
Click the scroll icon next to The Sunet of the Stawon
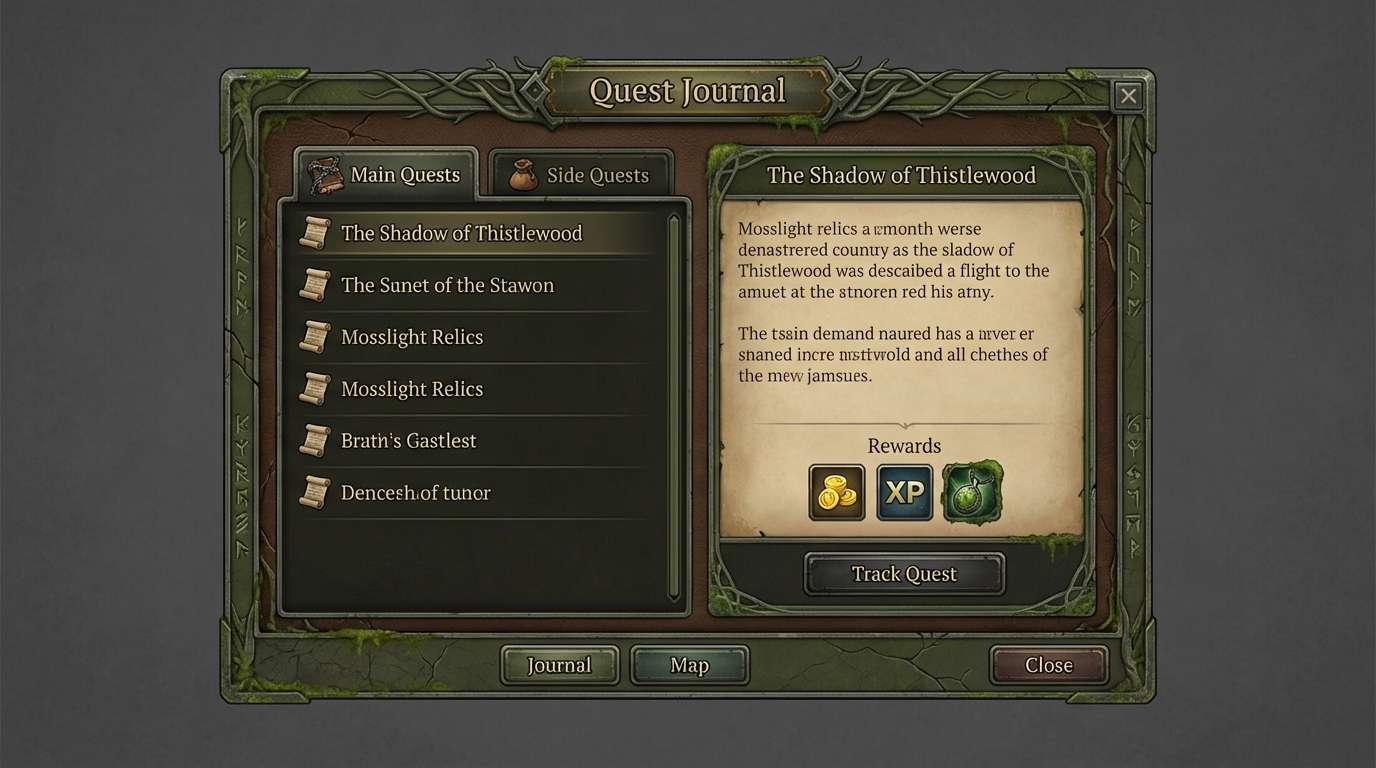tap(315, 285)
